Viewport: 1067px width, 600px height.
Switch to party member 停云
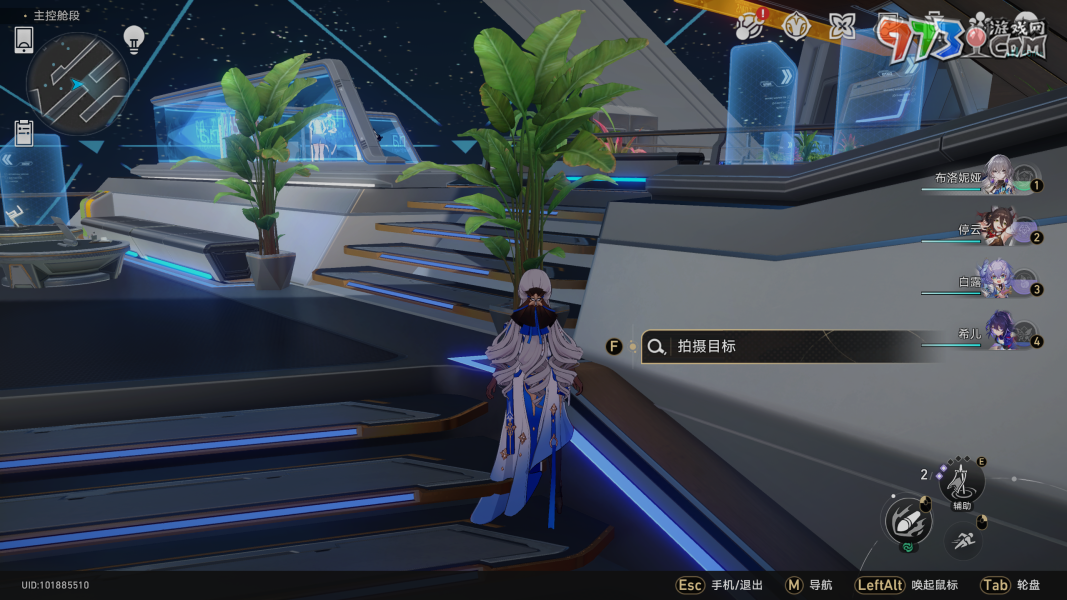998,229
